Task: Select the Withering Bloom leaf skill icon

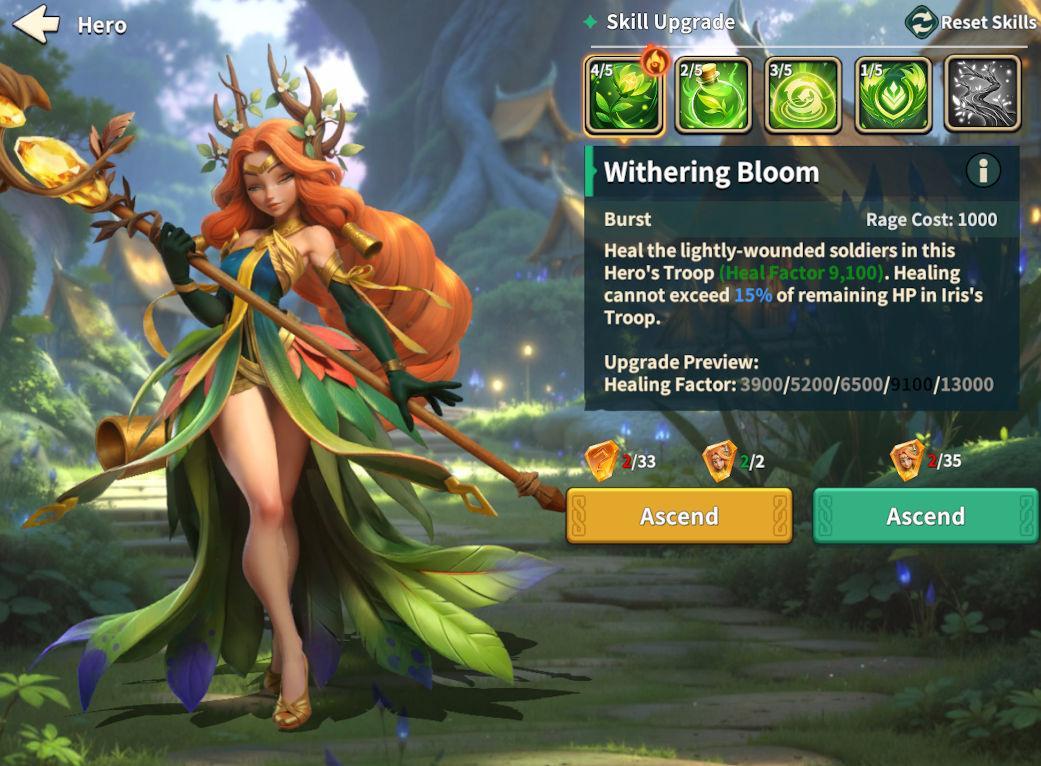Action: point(624,95)
